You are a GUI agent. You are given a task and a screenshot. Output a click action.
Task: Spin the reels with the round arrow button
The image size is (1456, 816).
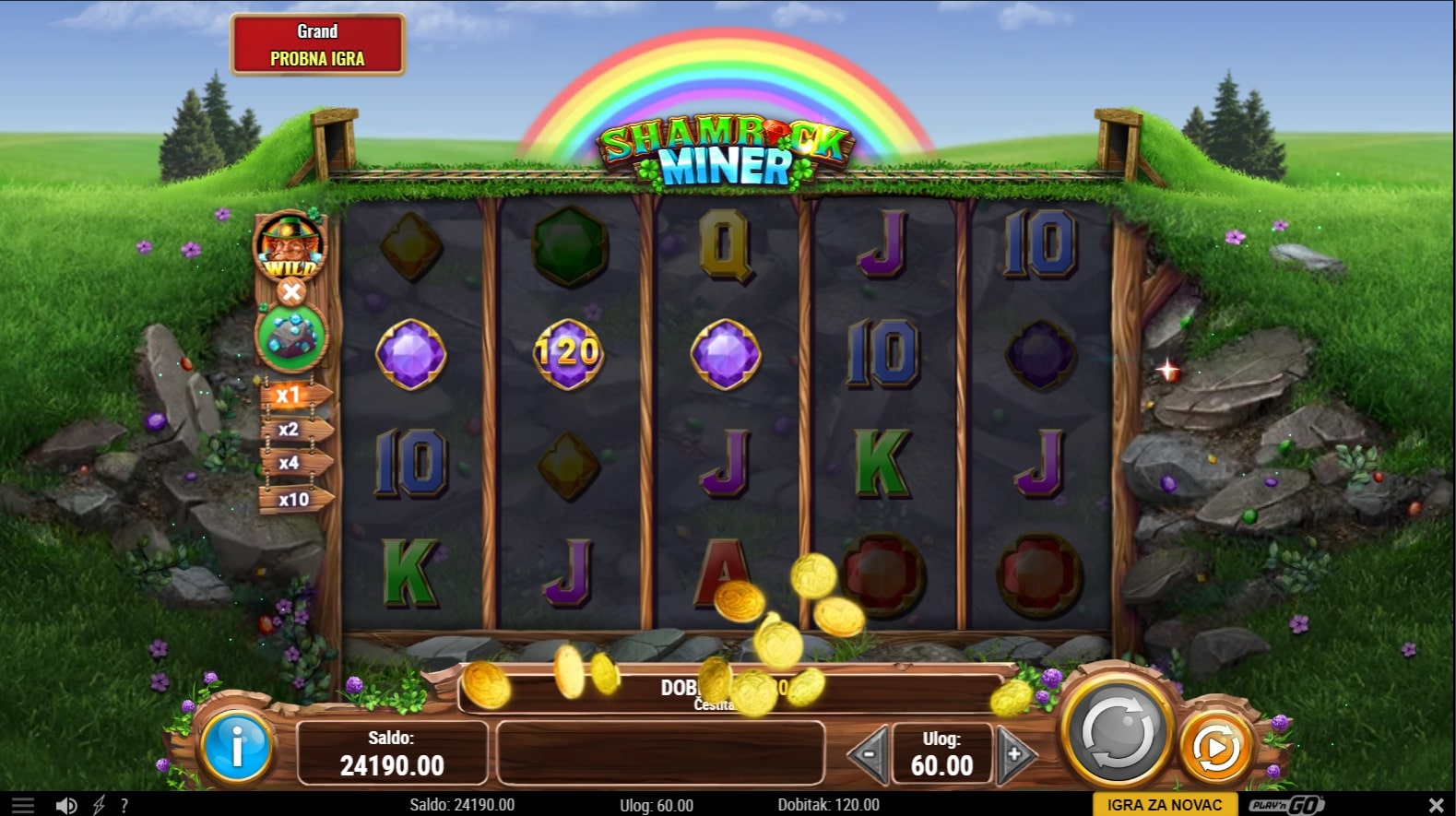1117,735
